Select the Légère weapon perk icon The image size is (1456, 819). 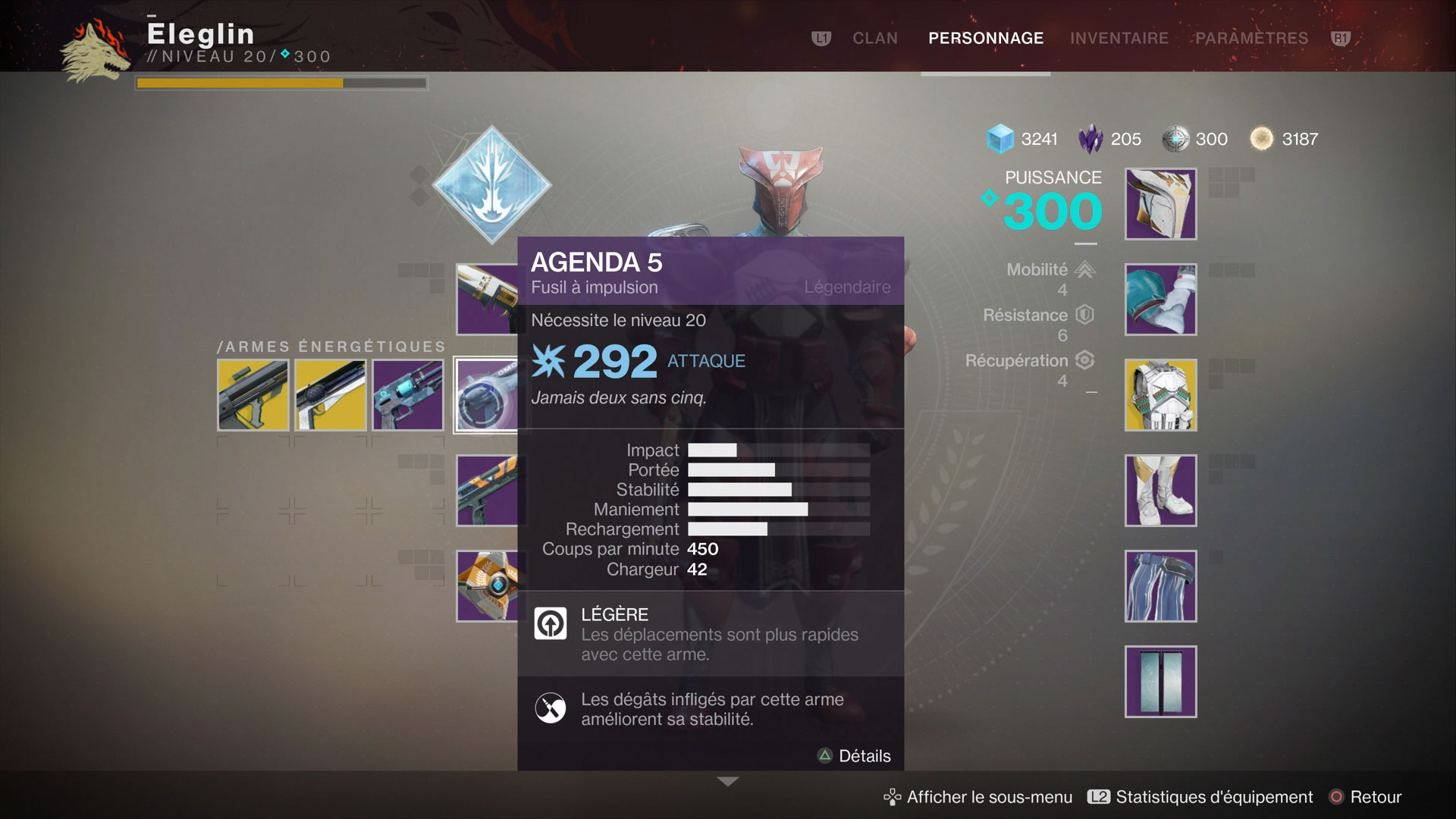(551, 623)
